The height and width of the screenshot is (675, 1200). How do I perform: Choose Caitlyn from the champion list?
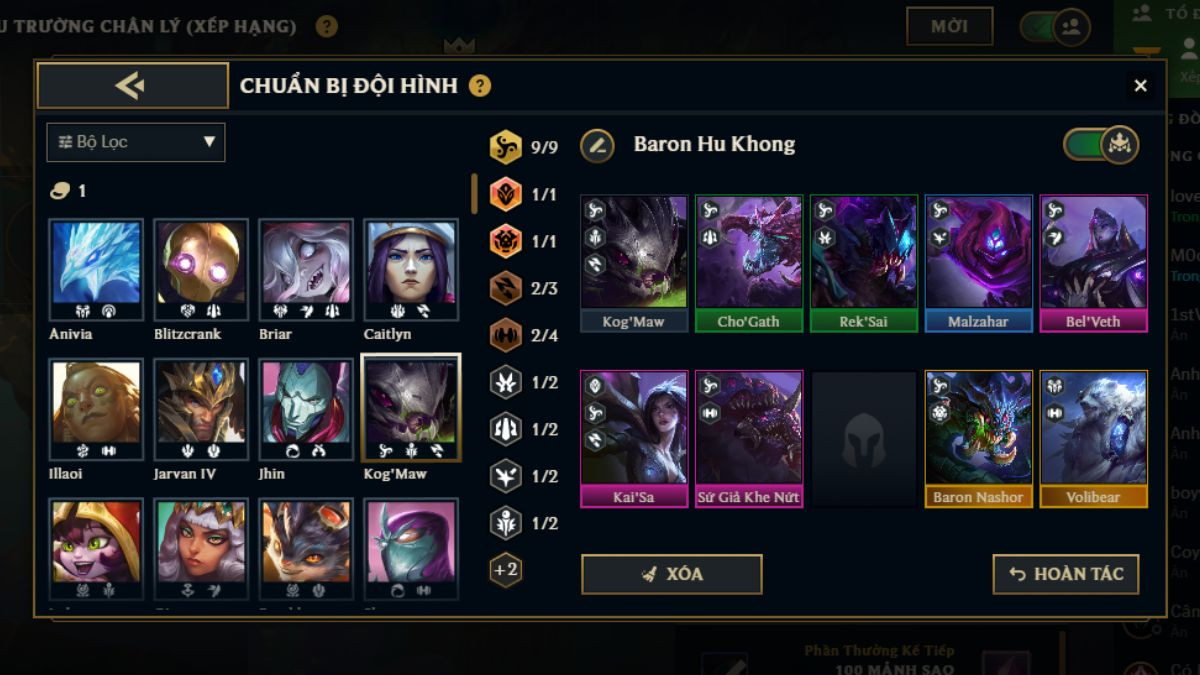tap(410, 269)
